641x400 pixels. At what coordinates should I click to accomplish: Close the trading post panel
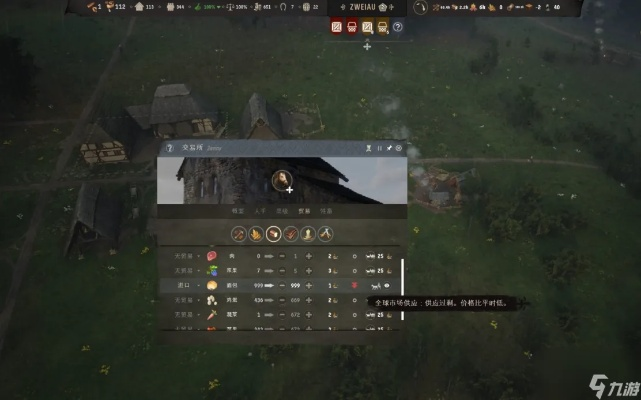[x=399, y=149]
